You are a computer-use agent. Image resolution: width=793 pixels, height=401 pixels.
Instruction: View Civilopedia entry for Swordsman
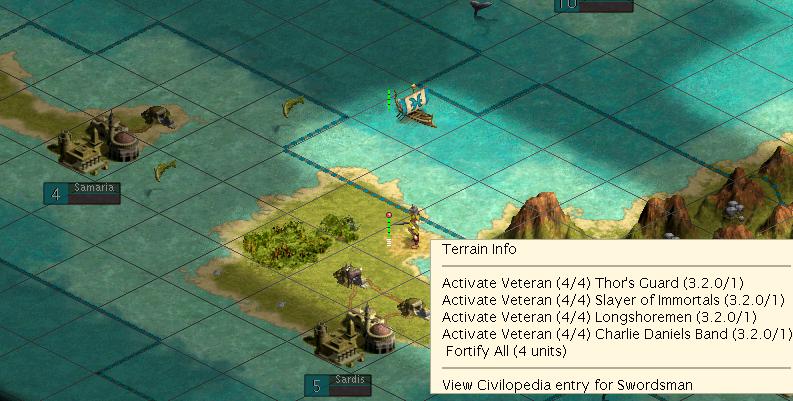567,384
